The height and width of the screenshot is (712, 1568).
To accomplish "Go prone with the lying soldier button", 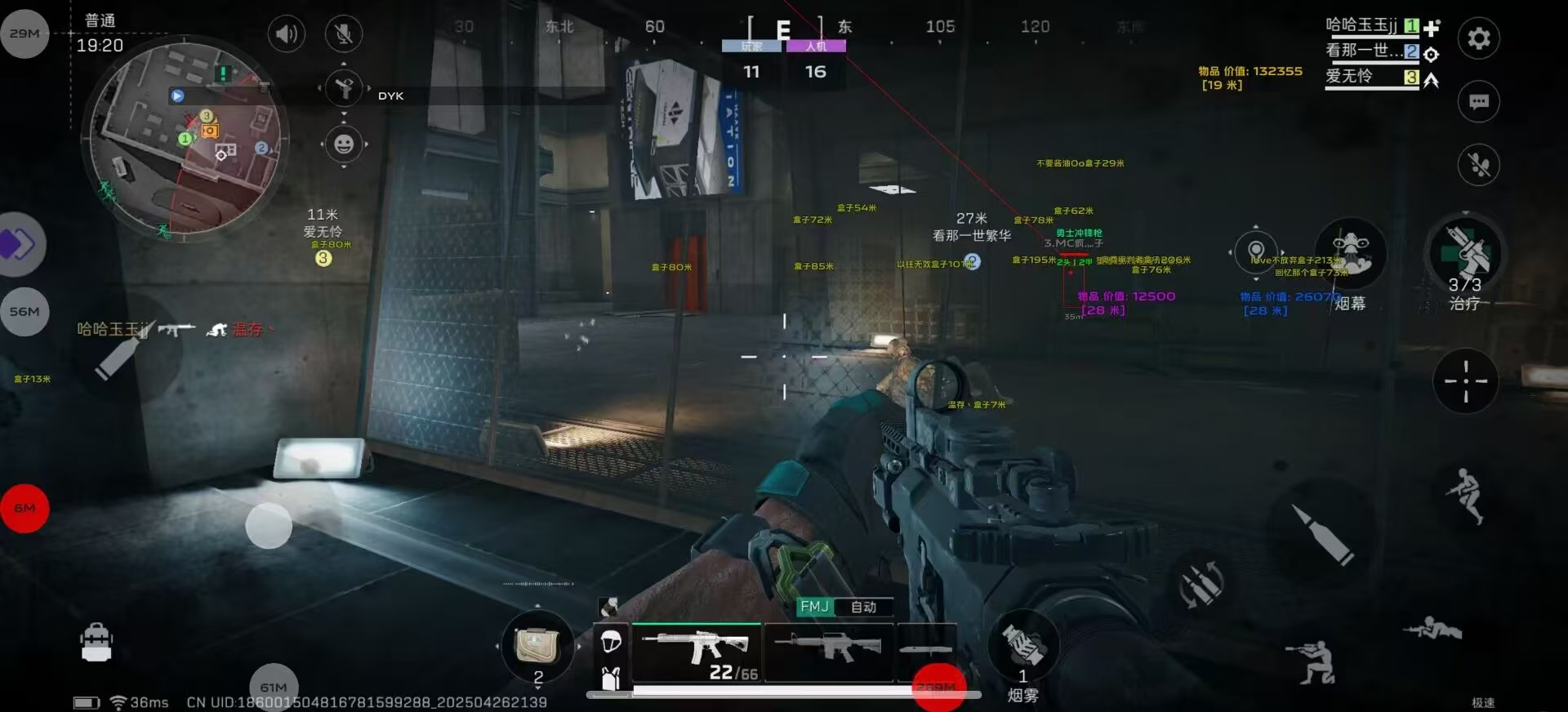I will click(1432, 629).
